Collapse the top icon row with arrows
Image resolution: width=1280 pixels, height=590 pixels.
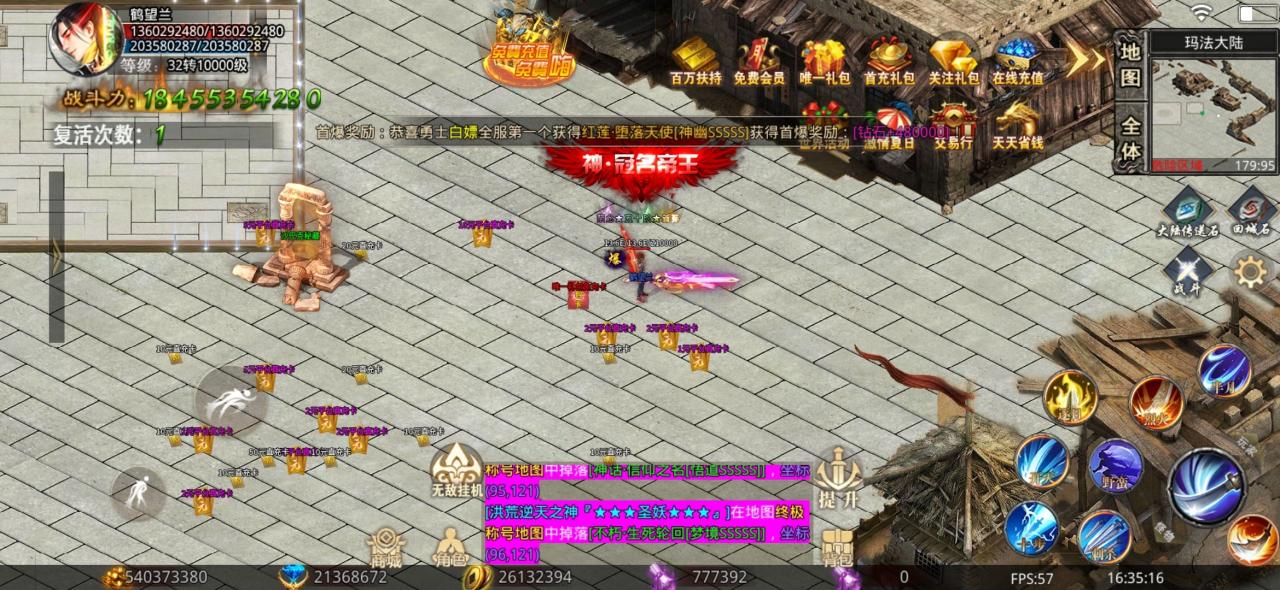1083,58
